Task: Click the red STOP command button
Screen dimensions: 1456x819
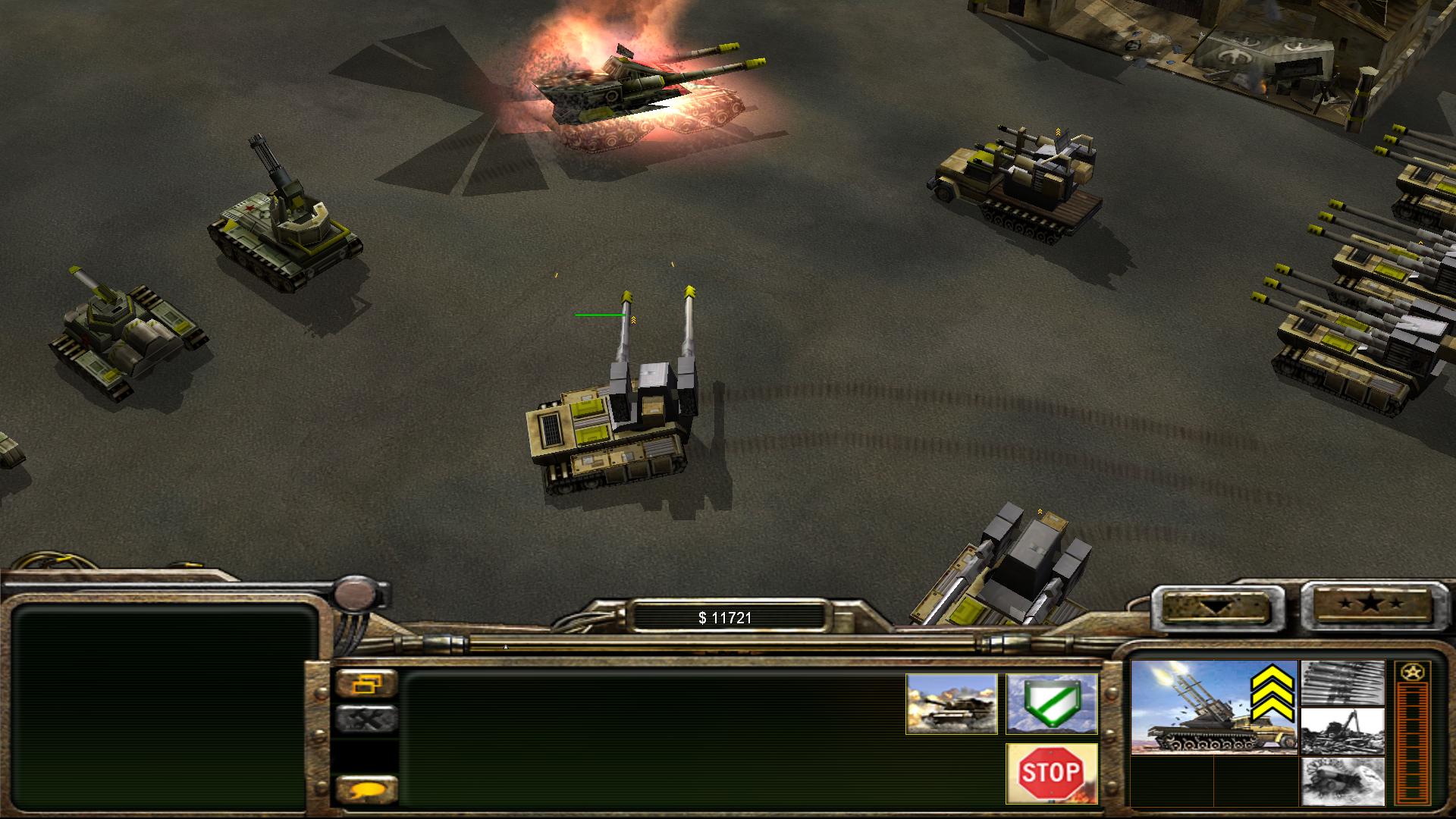Action: (1051, 773)
